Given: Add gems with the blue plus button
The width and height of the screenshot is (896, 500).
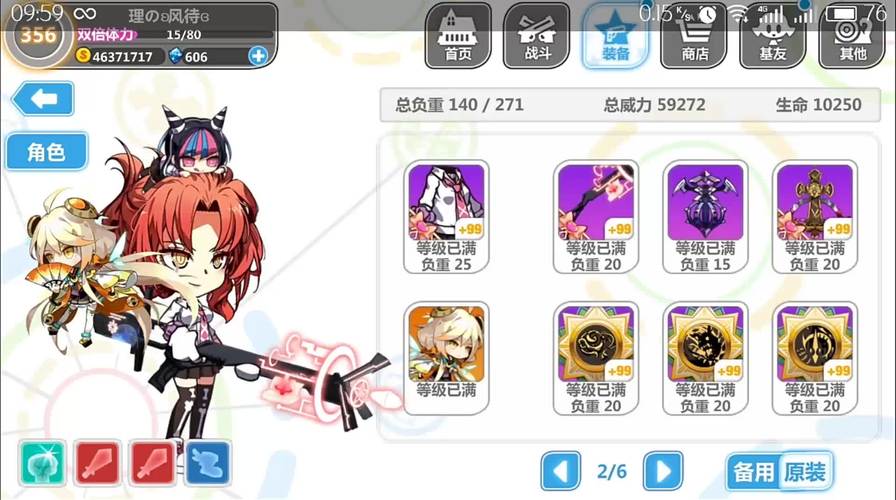Looking at the screenshot, I should pos(258,57).
